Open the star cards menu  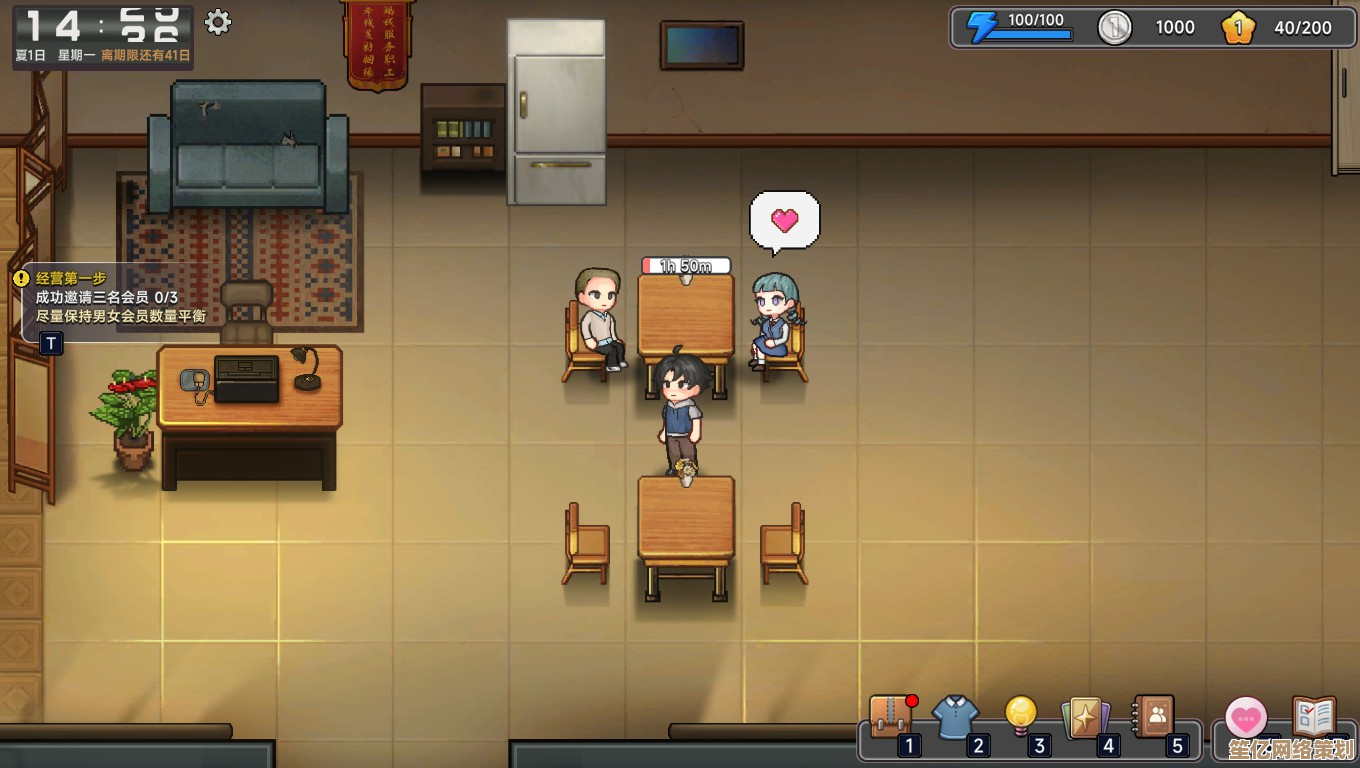[1086, 717]
